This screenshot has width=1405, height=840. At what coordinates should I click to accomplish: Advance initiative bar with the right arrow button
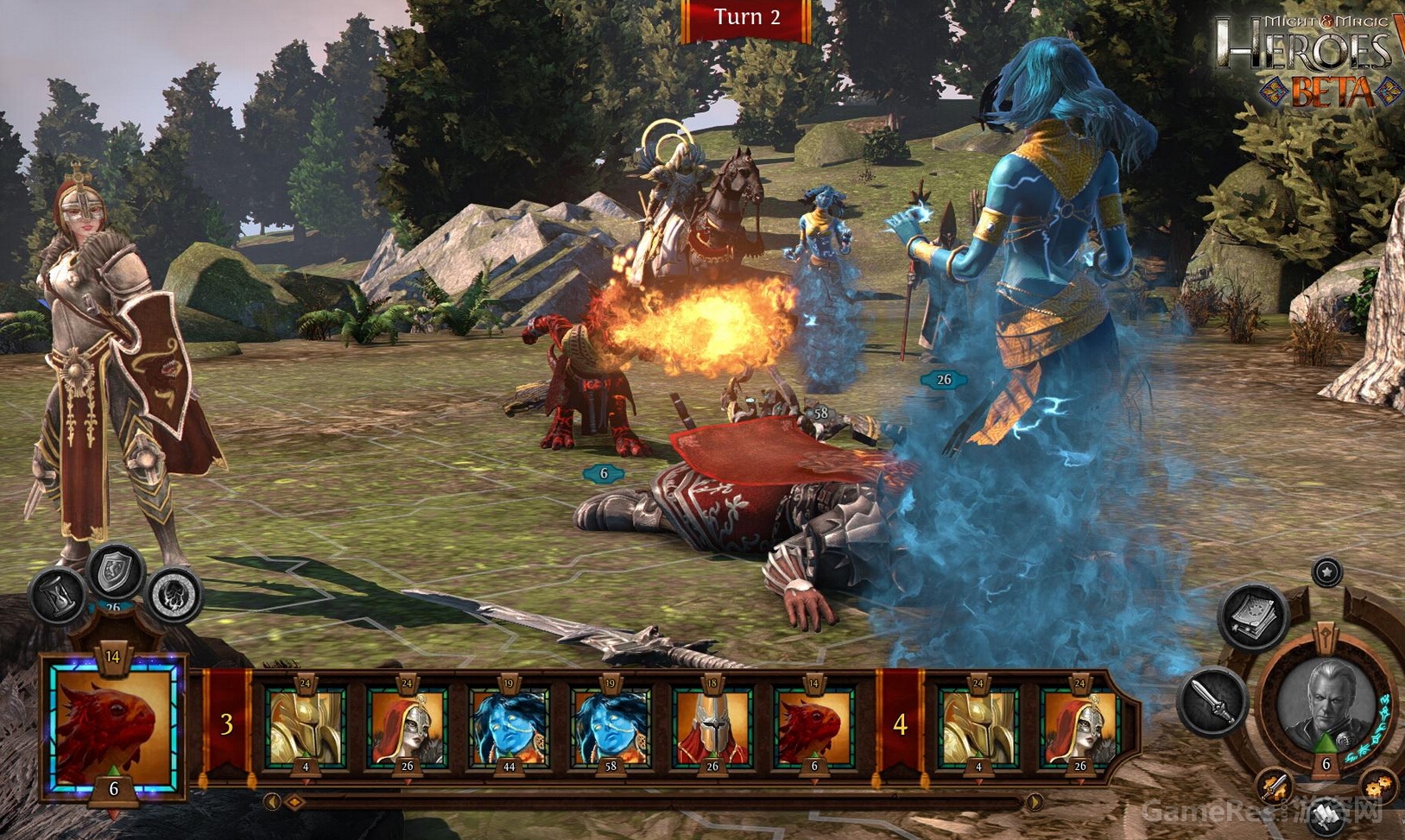click(1034, 803)
